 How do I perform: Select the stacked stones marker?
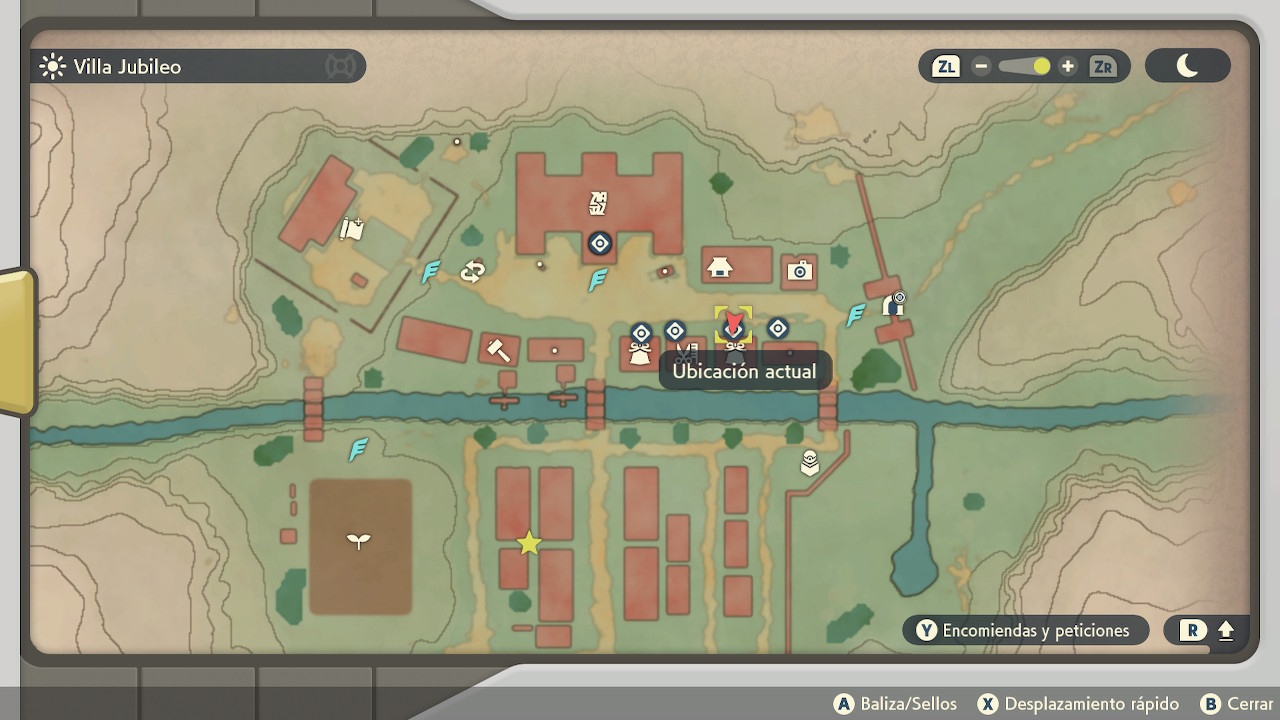pos(810,463)
